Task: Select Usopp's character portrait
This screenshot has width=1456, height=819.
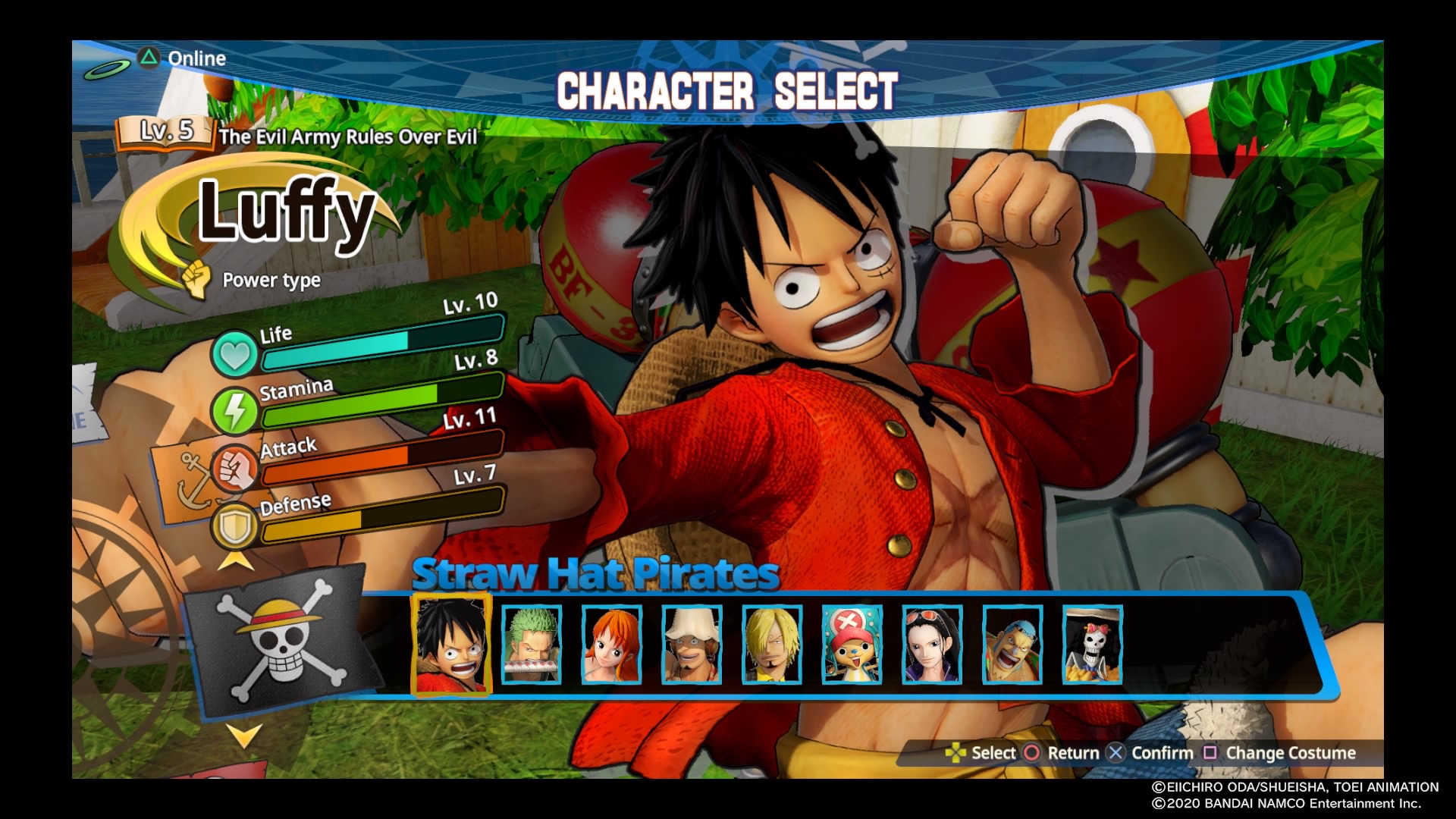Action: pos(692,645)
